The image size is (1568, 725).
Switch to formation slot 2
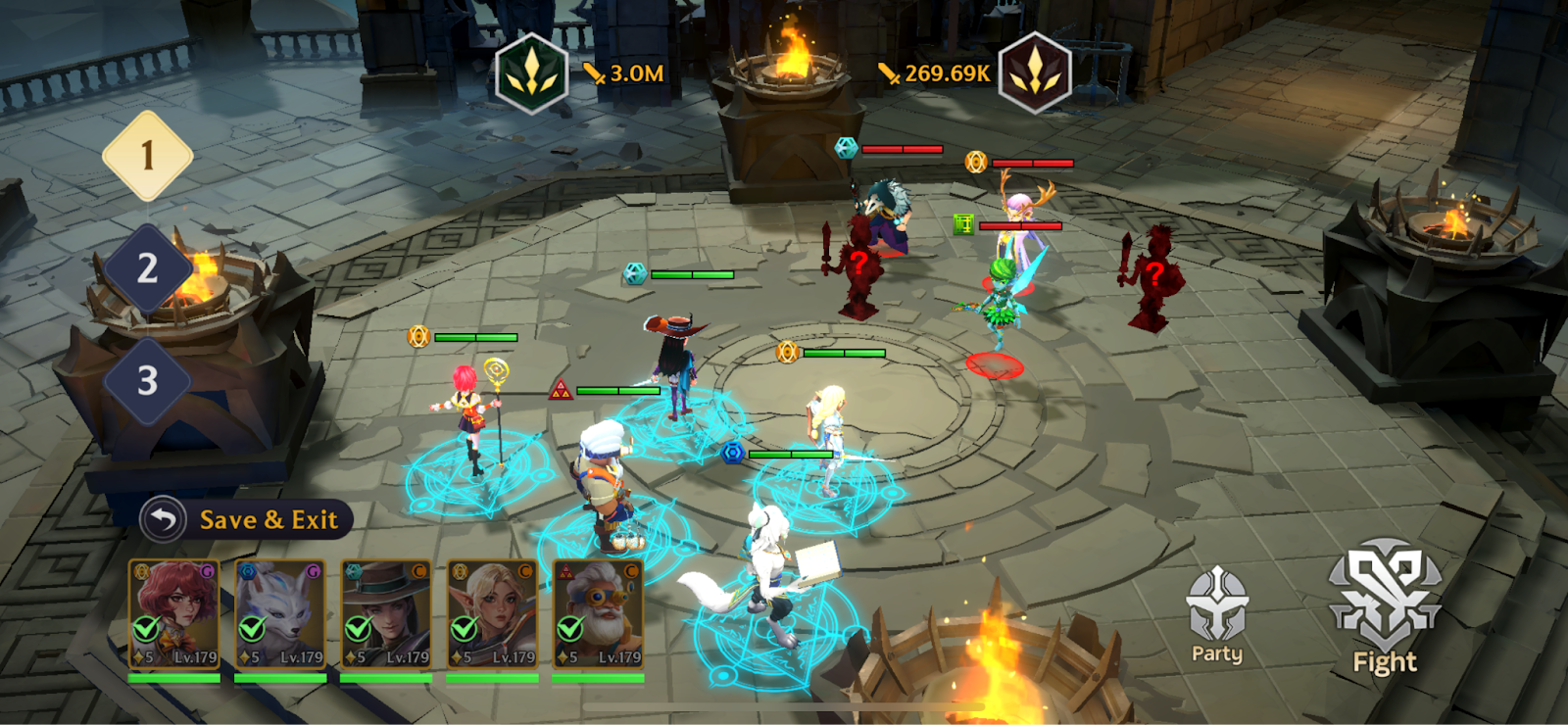pos(148,268)
